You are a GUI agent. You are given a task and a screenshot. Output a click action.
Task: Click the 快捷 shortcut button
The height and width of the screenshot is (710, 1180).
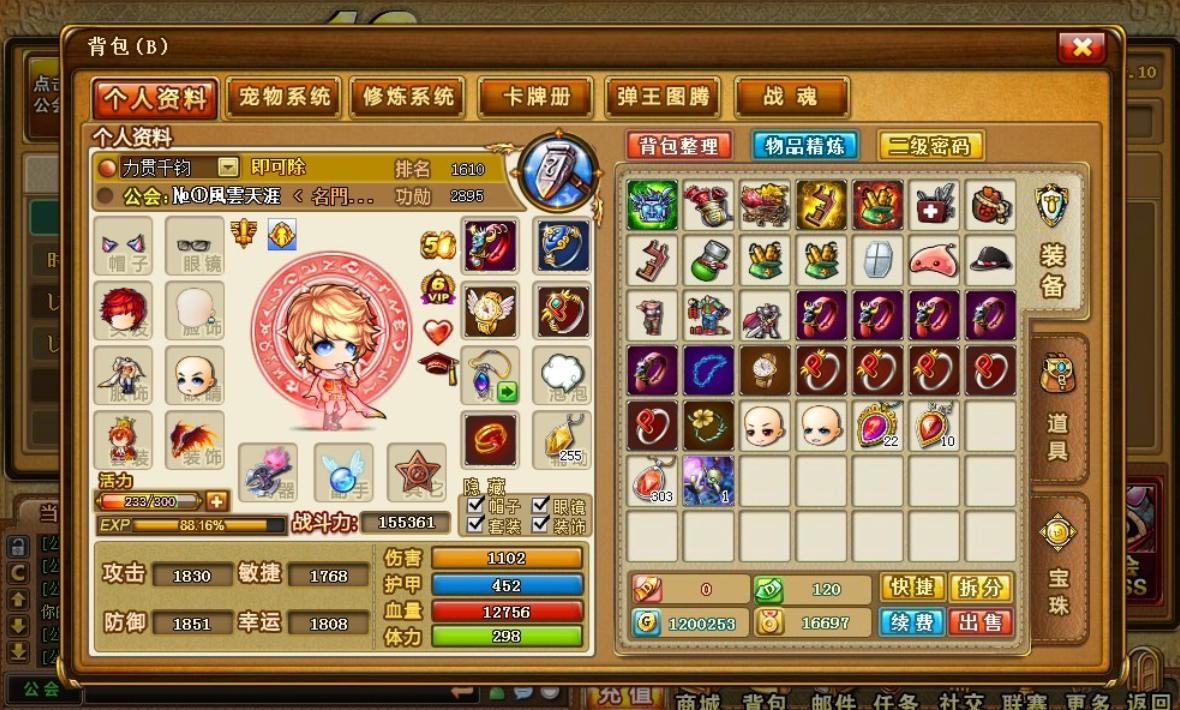pos(912,588)
